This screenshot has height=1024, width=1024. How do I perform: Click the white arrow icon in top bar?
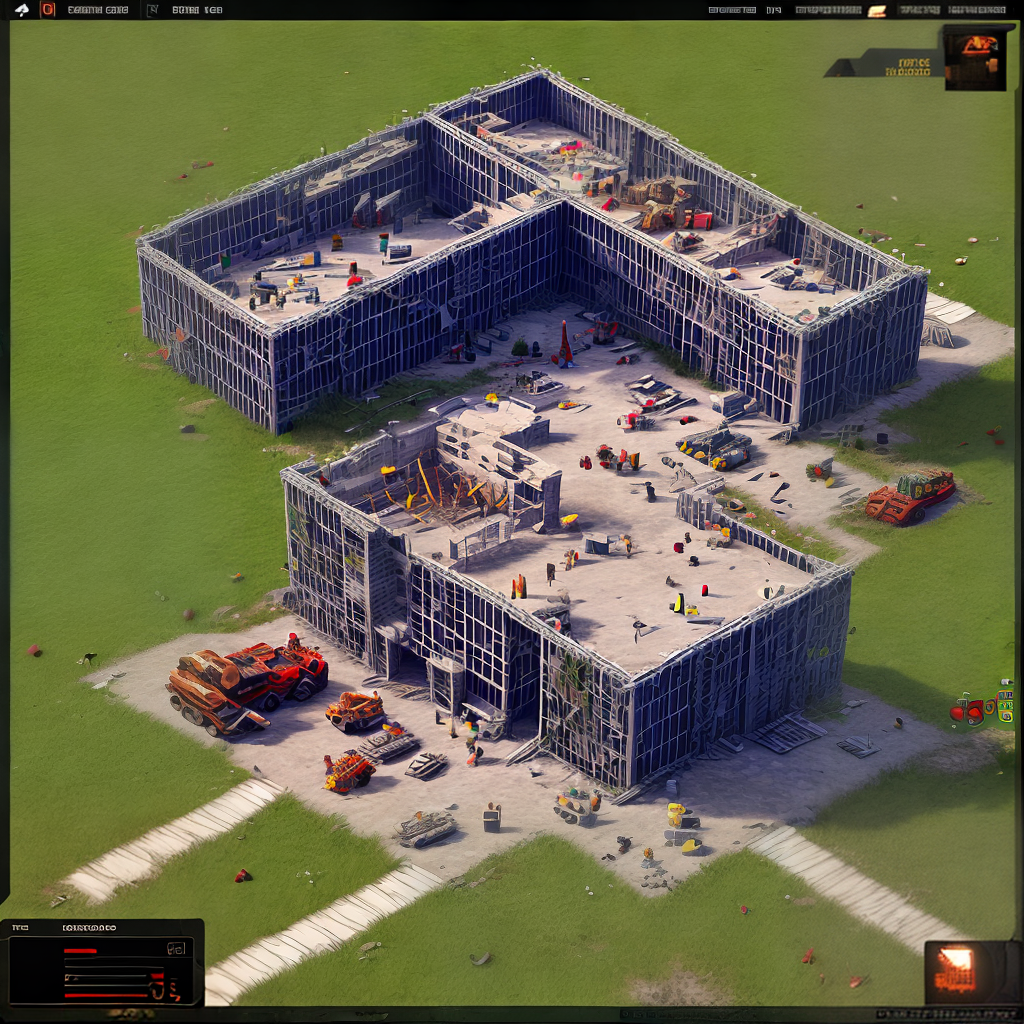pyautogui.click(x=22, y=10)
